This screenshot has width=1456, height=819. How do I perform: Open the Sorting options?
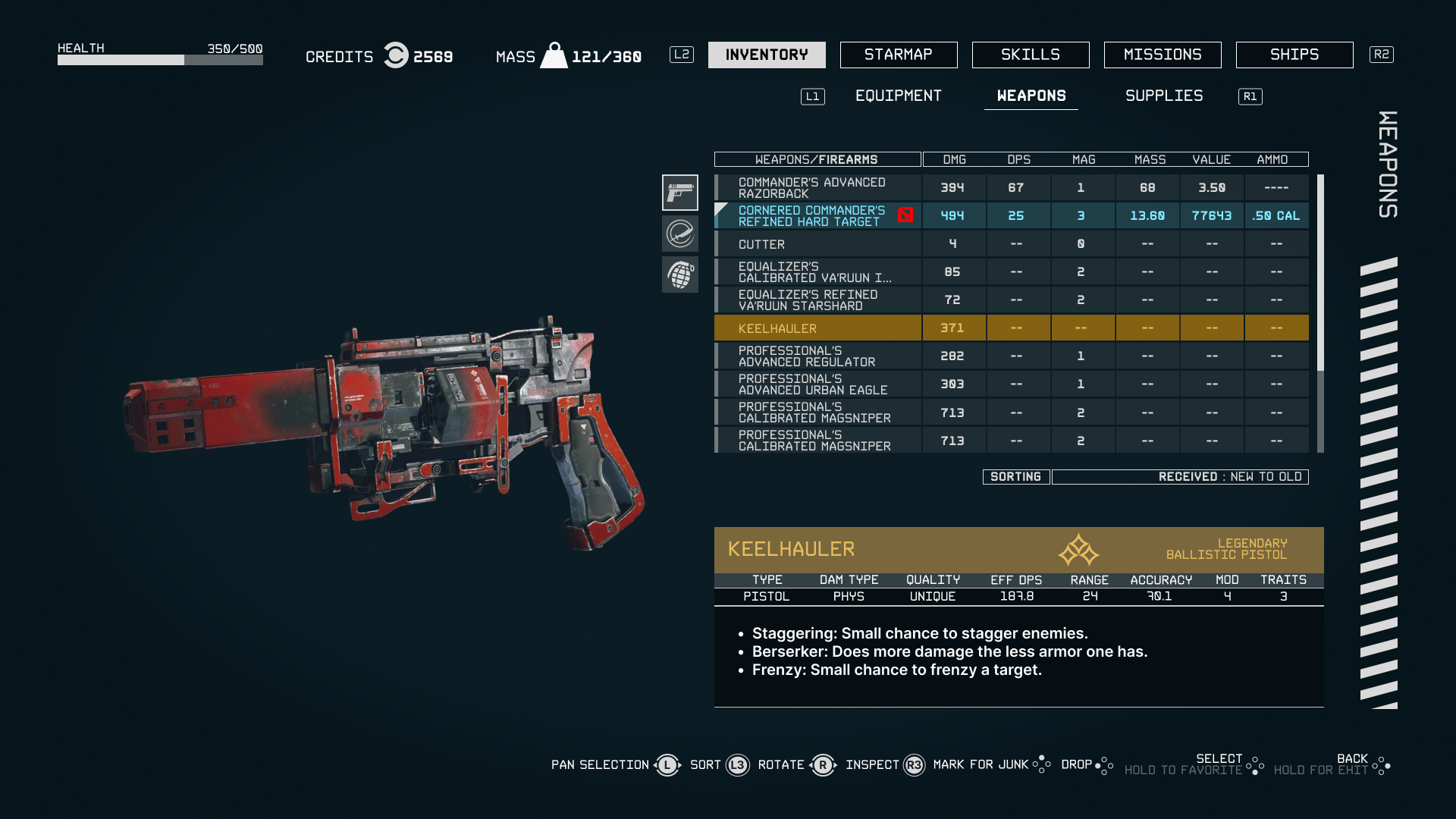tap(1015, 476)
